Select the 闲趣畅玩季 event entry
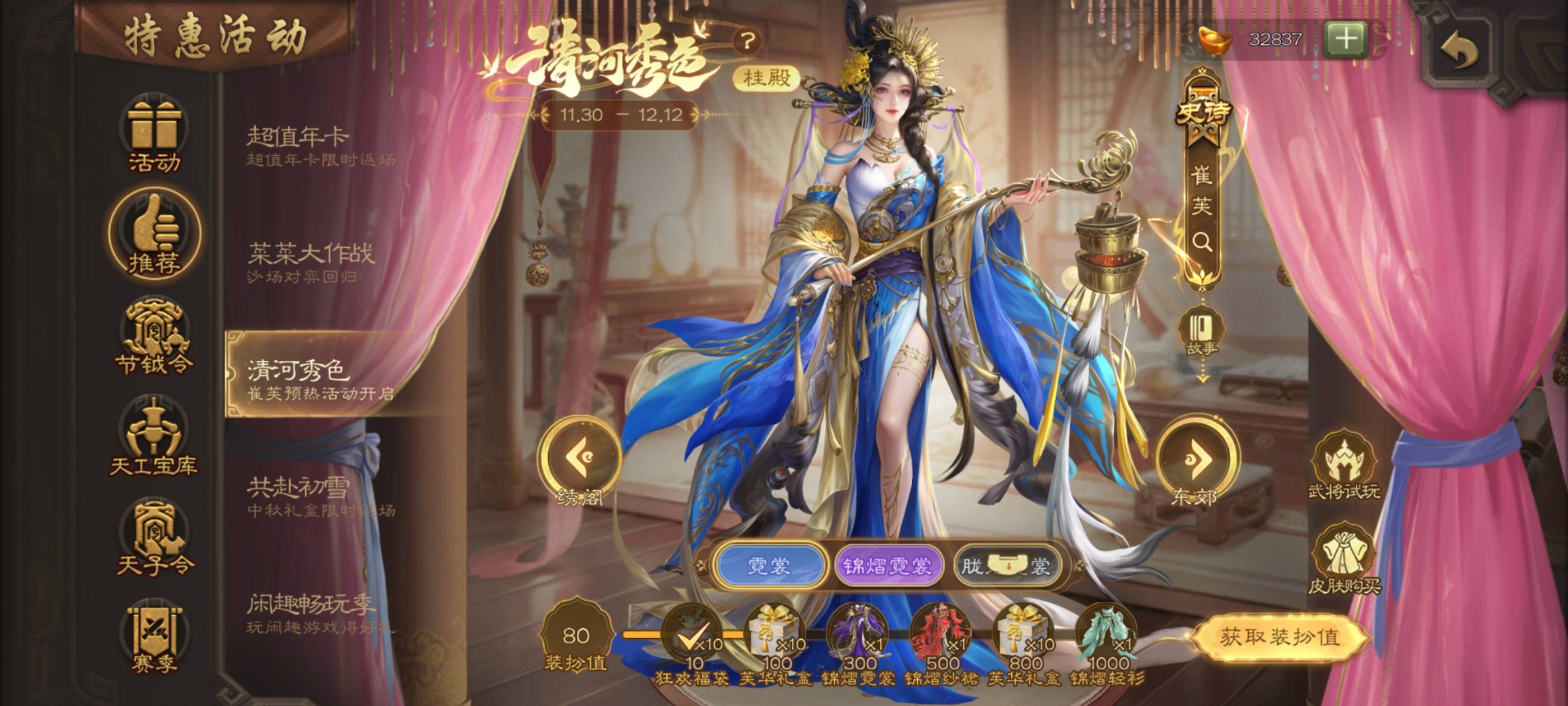The width and height of the screenshot is (1568, 706). click(x=321, y=613)
